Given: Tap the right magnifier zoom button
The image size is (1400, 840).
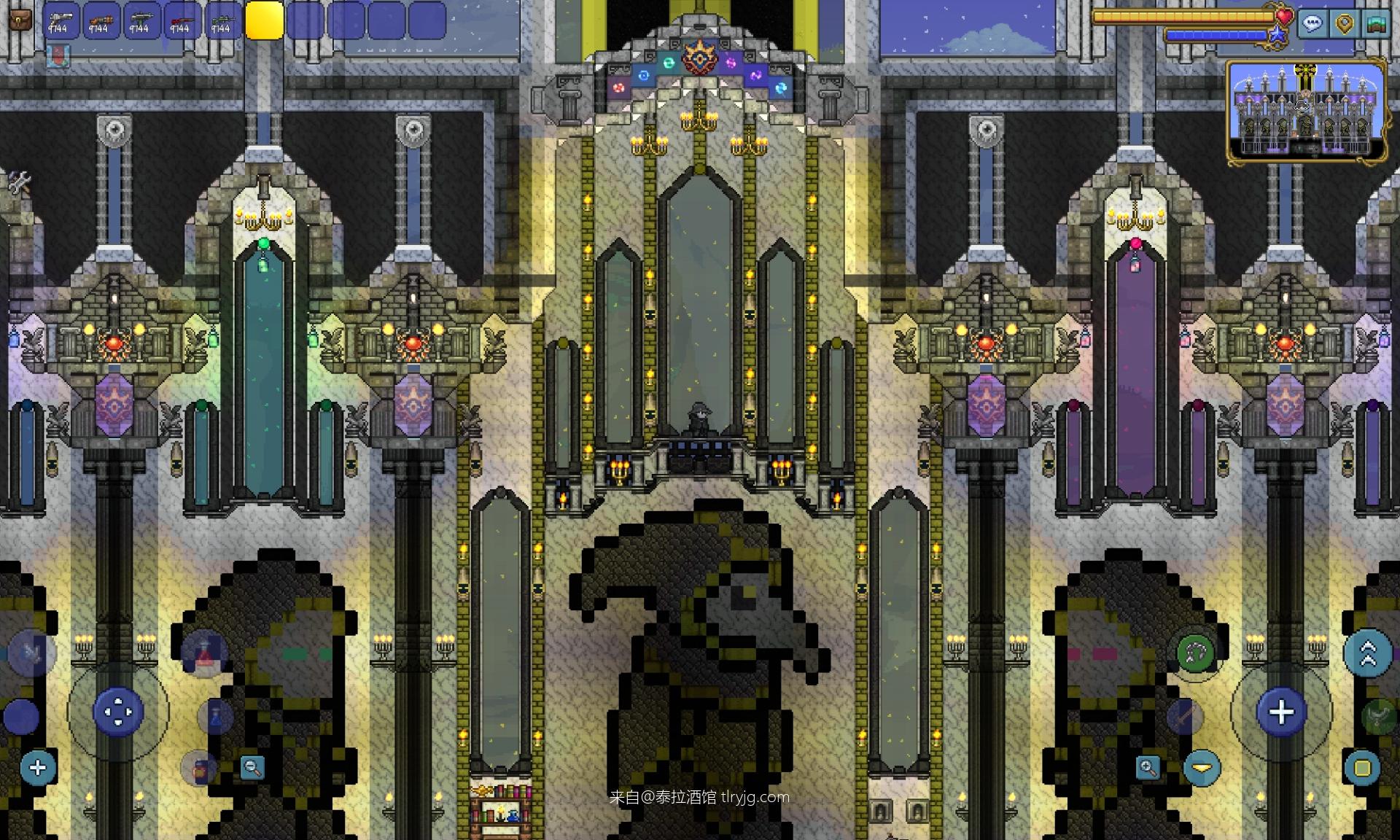Looking at the screenshot, I should (1148, 767).
